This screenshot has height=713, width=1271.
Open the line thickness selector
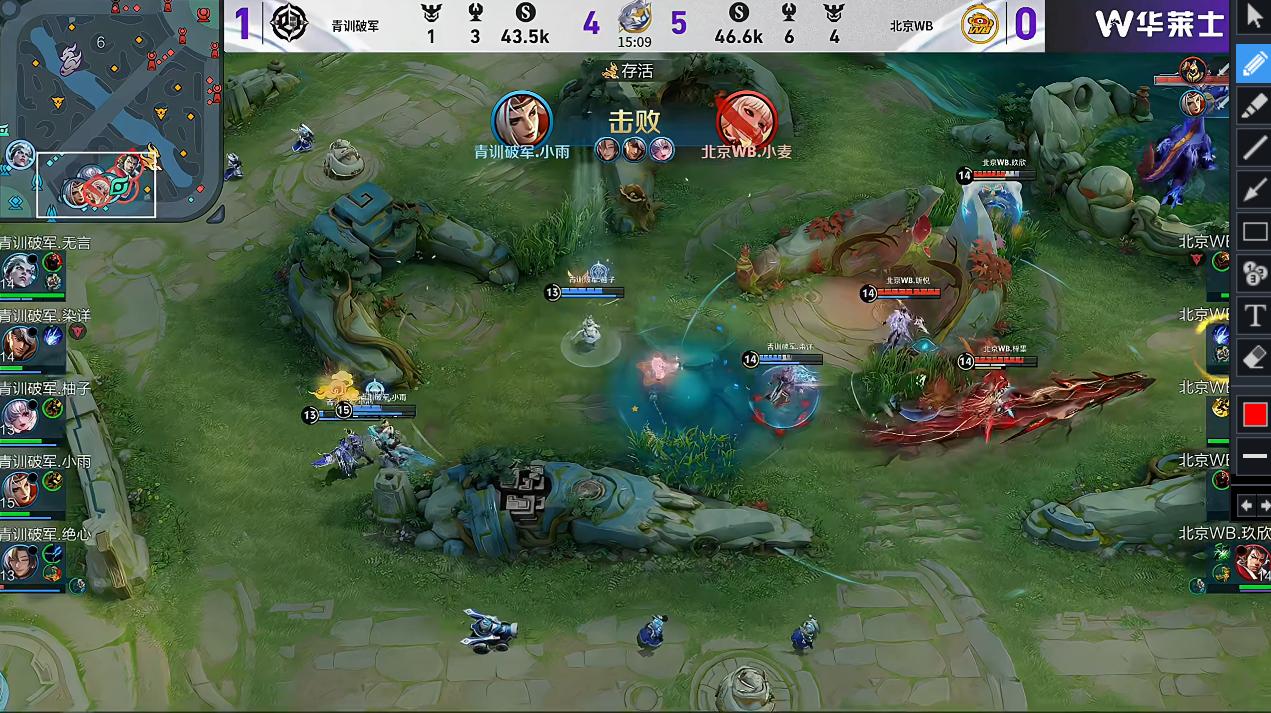[1254, 456]
